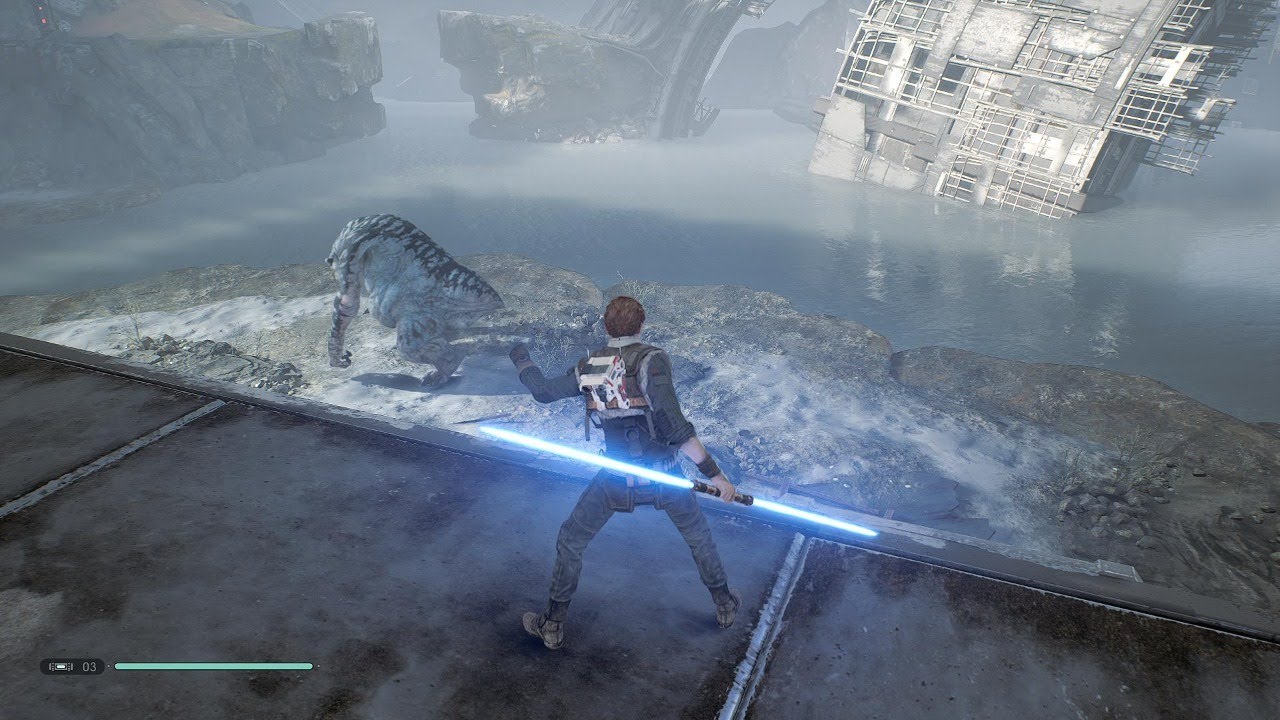The width and height of the screenshot is (1280, 720).
Task: Select the stim canister icon
Action: 59,666
